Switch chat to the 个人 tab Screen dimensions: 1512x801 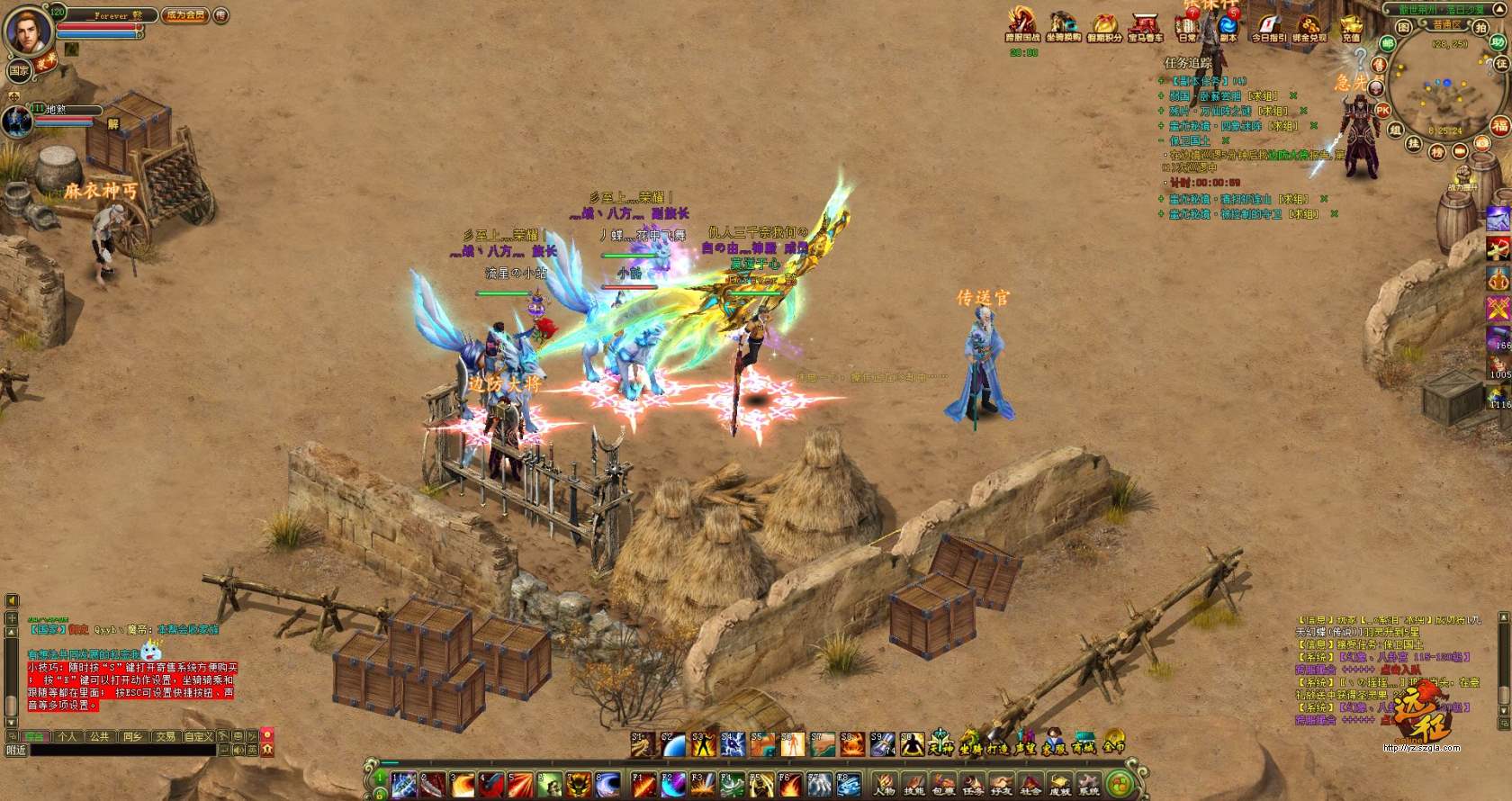[67, 736]
